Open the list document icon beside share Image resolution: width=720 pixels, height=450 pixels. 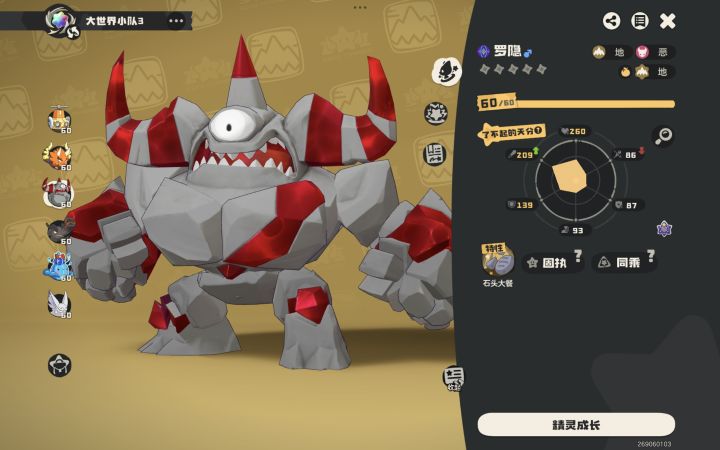point(640,21)
